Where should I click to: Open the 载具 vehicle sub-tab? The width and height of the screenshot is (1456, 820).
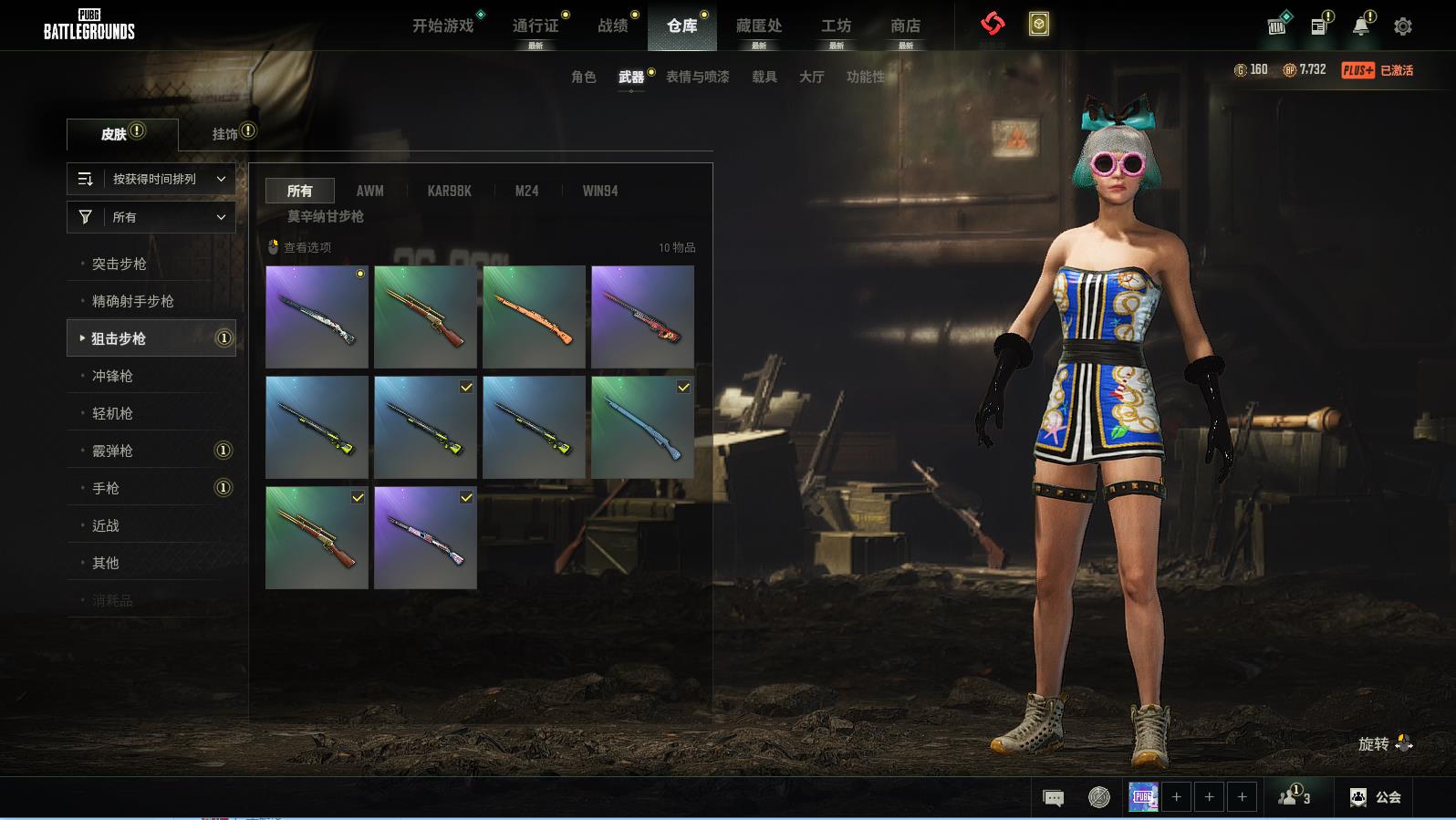click(x=764, y=77)
